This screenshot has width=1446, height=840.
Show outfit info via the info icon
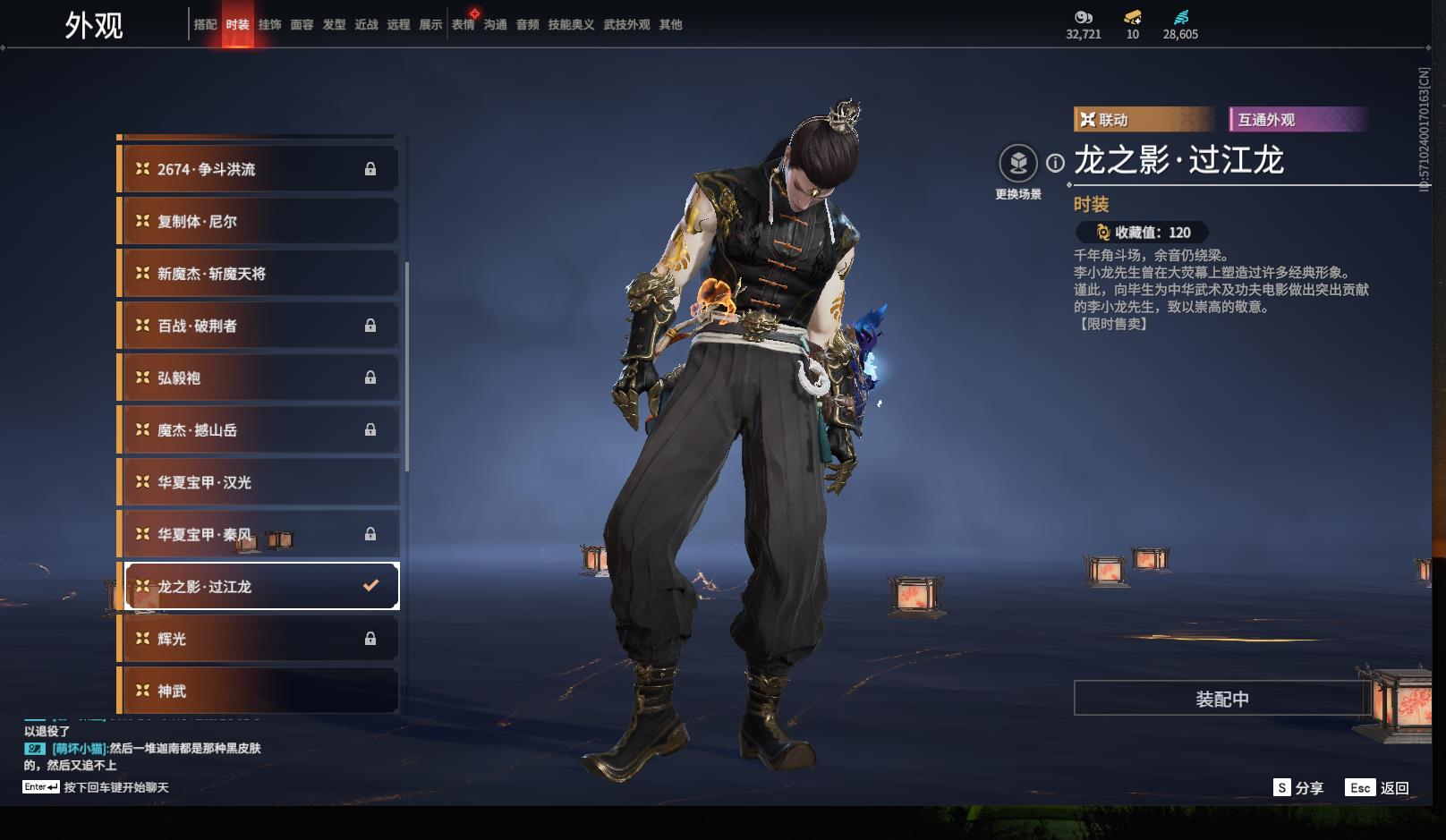click(x=1056, y=163)
